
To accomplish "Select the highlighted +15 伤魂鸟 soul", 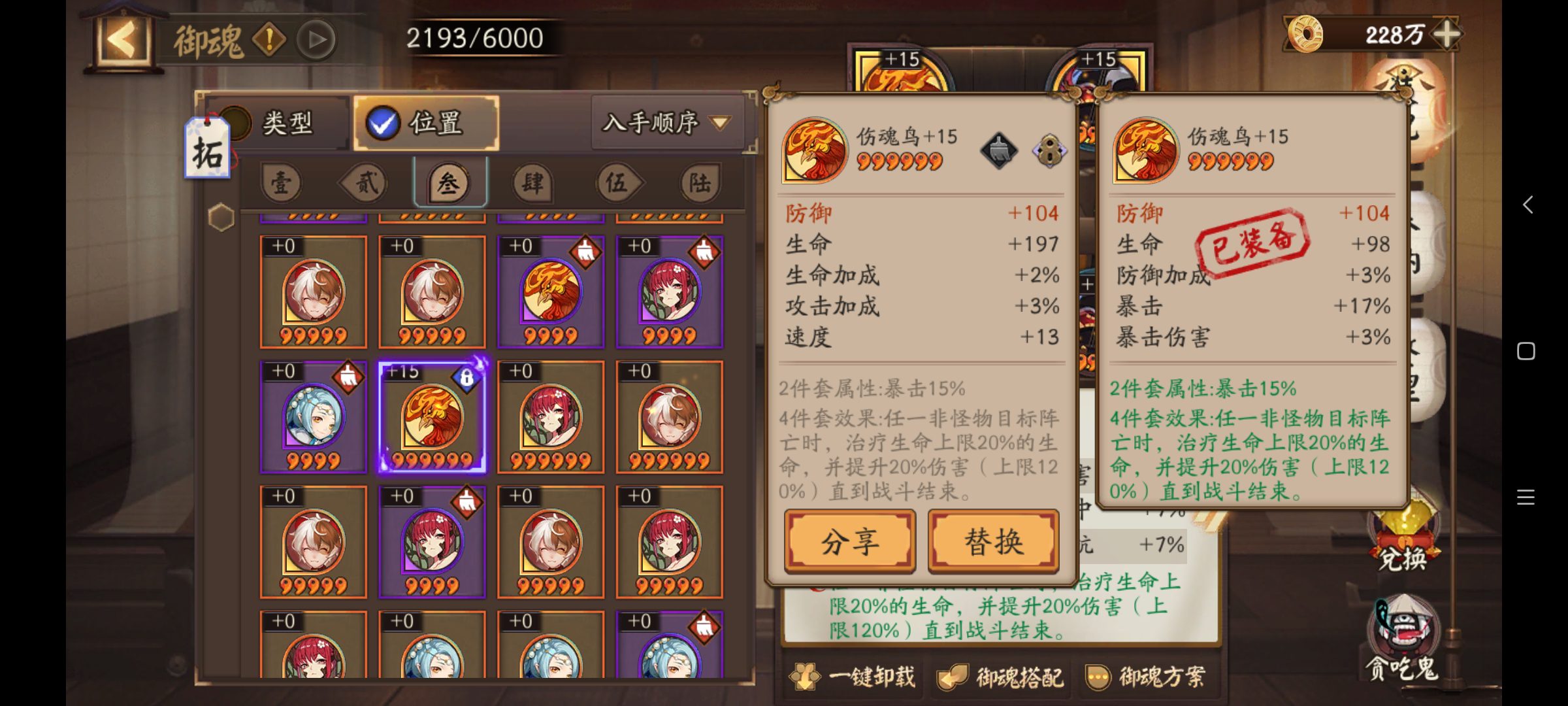I will pyautogui.click(x=432, y=416).
